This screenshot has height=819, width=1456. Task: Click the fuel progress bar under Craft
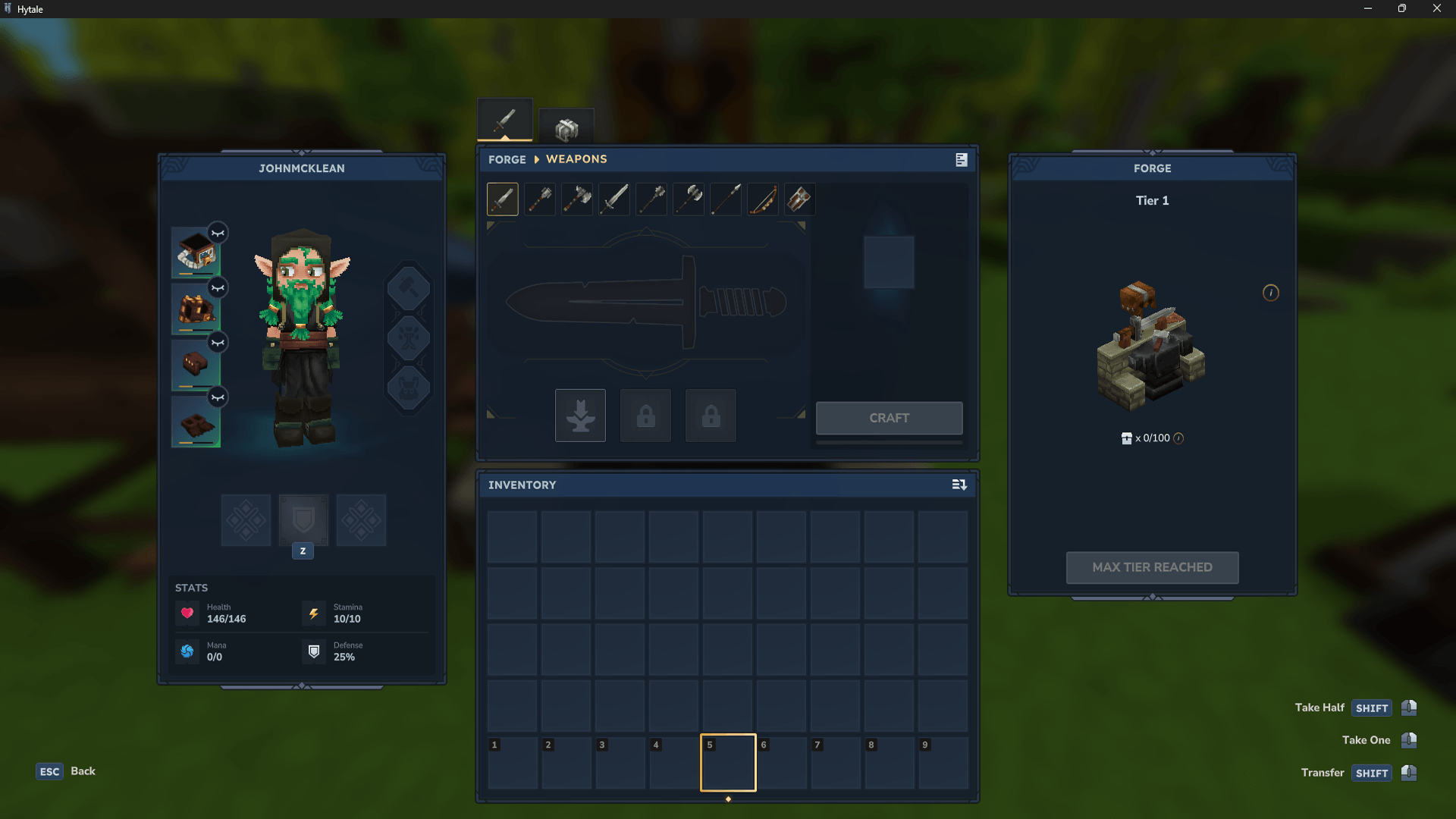tap(889, 442)
